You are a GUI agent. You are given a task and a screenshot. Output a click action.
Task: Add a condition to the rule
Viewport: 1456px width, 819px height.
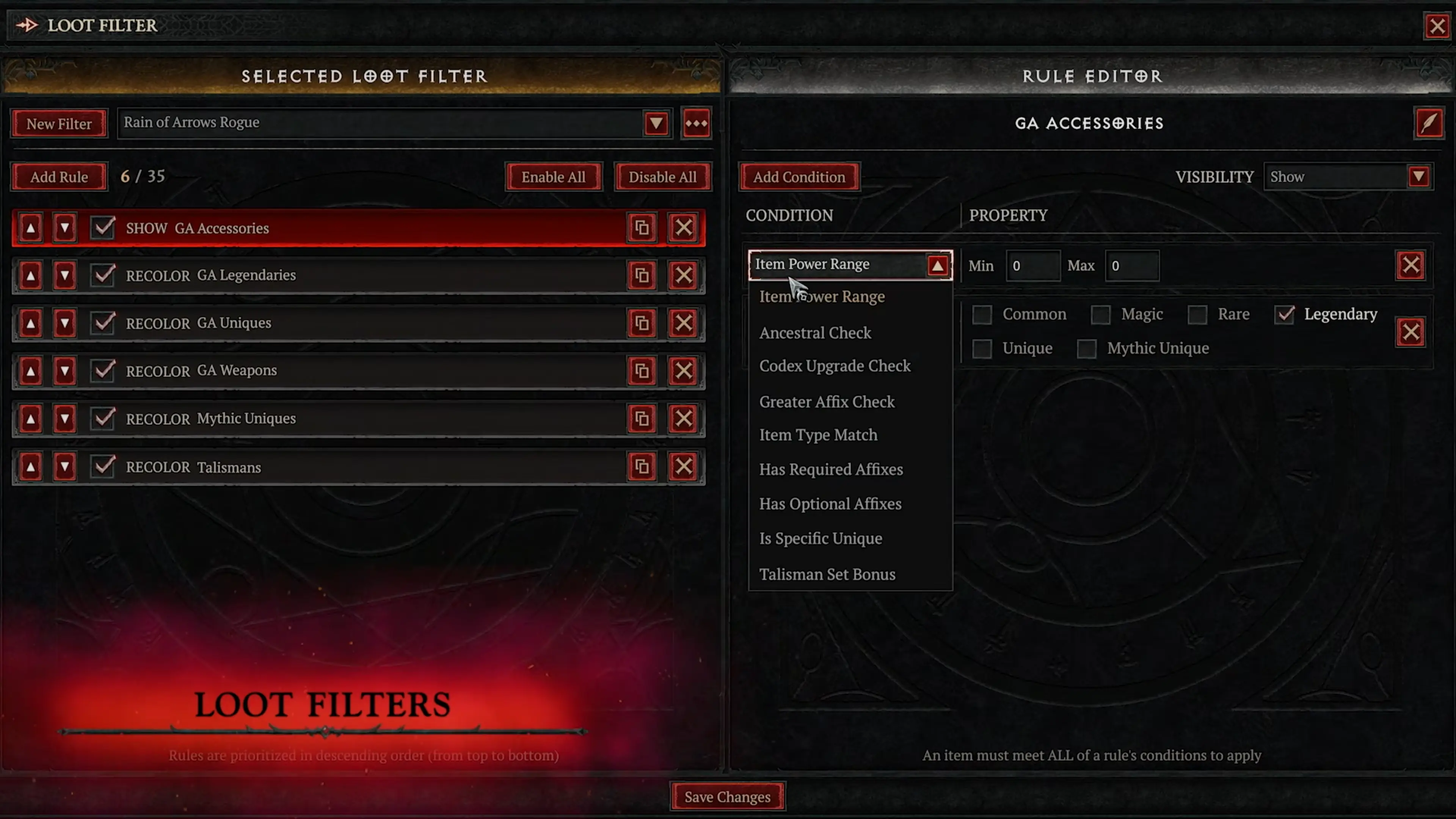coord(799,177)
